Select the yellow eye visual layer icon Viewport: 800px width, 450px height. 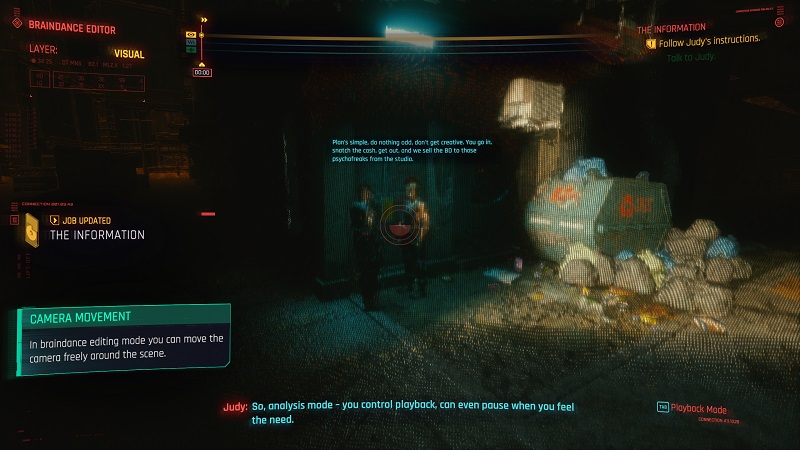pyautogui.click(x=191, y=35)
